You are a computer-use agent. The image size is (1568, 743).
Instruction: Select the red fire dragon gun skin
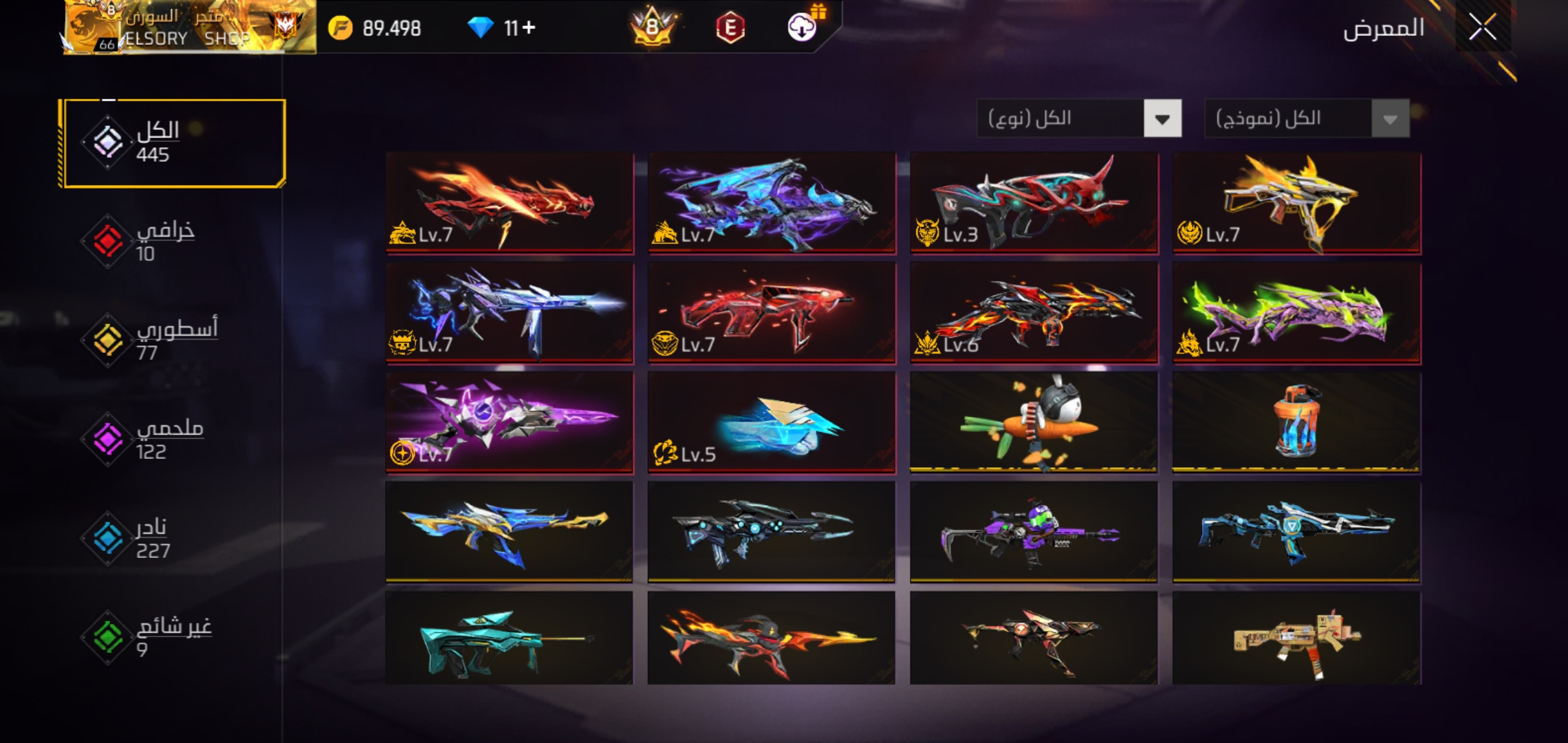point(509,202)
